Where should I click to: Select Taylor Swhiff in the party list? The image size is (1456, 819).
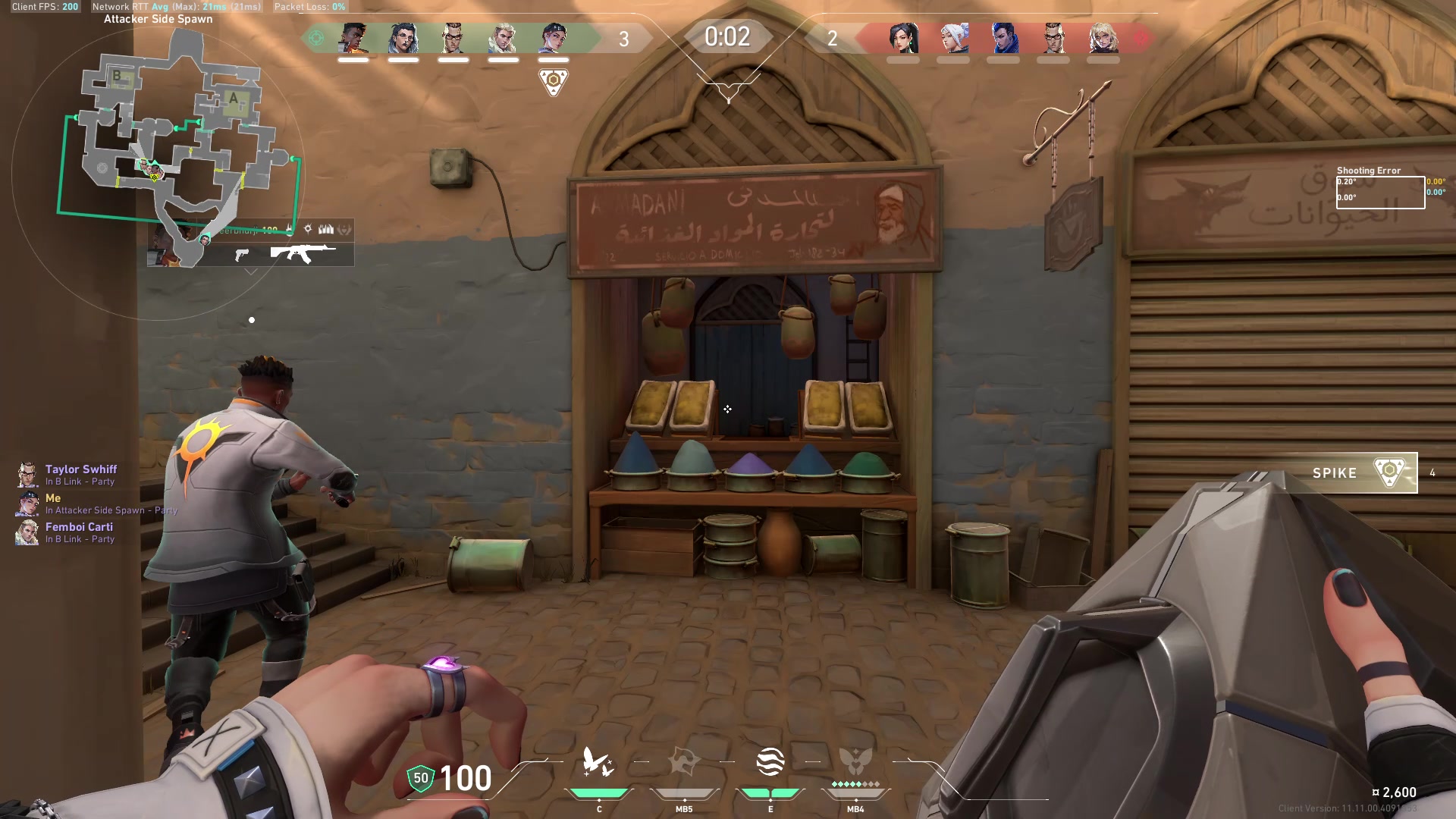point(81,469)
